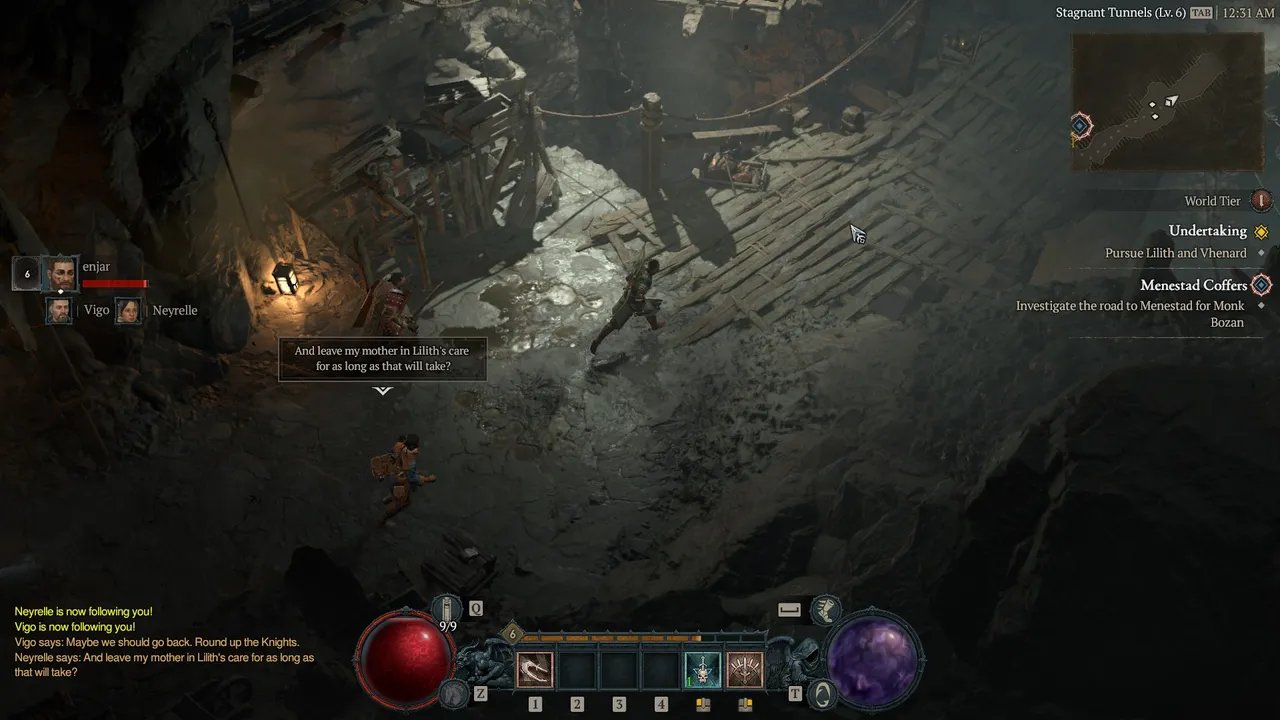
Task: Select the Menestad Coffers quest entry
Action: pos(1193,285)
